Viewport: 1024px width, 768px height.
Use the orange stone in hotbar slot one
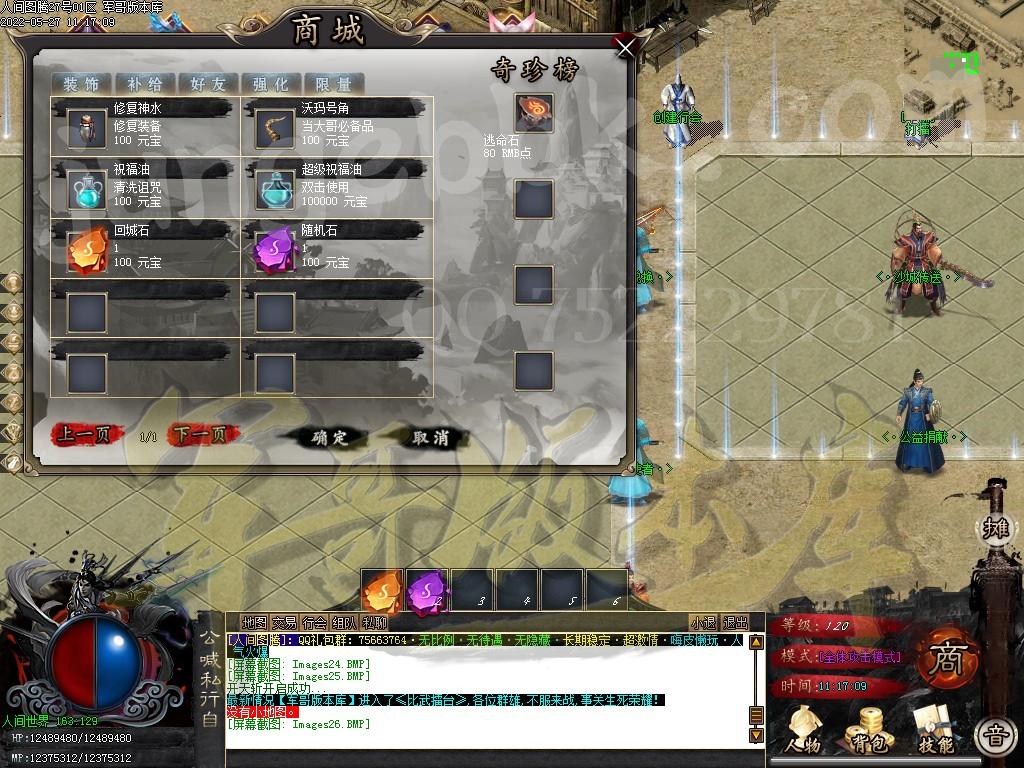pyautogui.click(x=382, y=591)
